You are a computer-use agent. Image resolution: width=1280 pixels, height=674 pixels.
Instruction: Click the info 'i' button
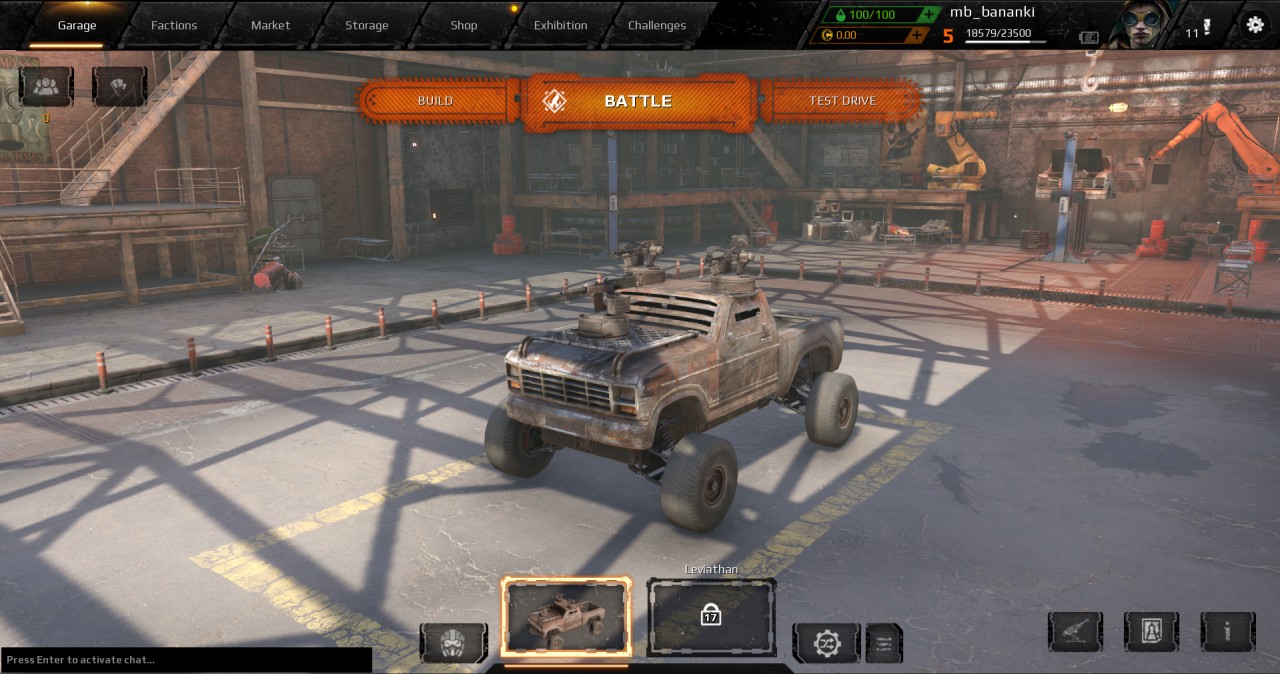[x=1228, y=632]
